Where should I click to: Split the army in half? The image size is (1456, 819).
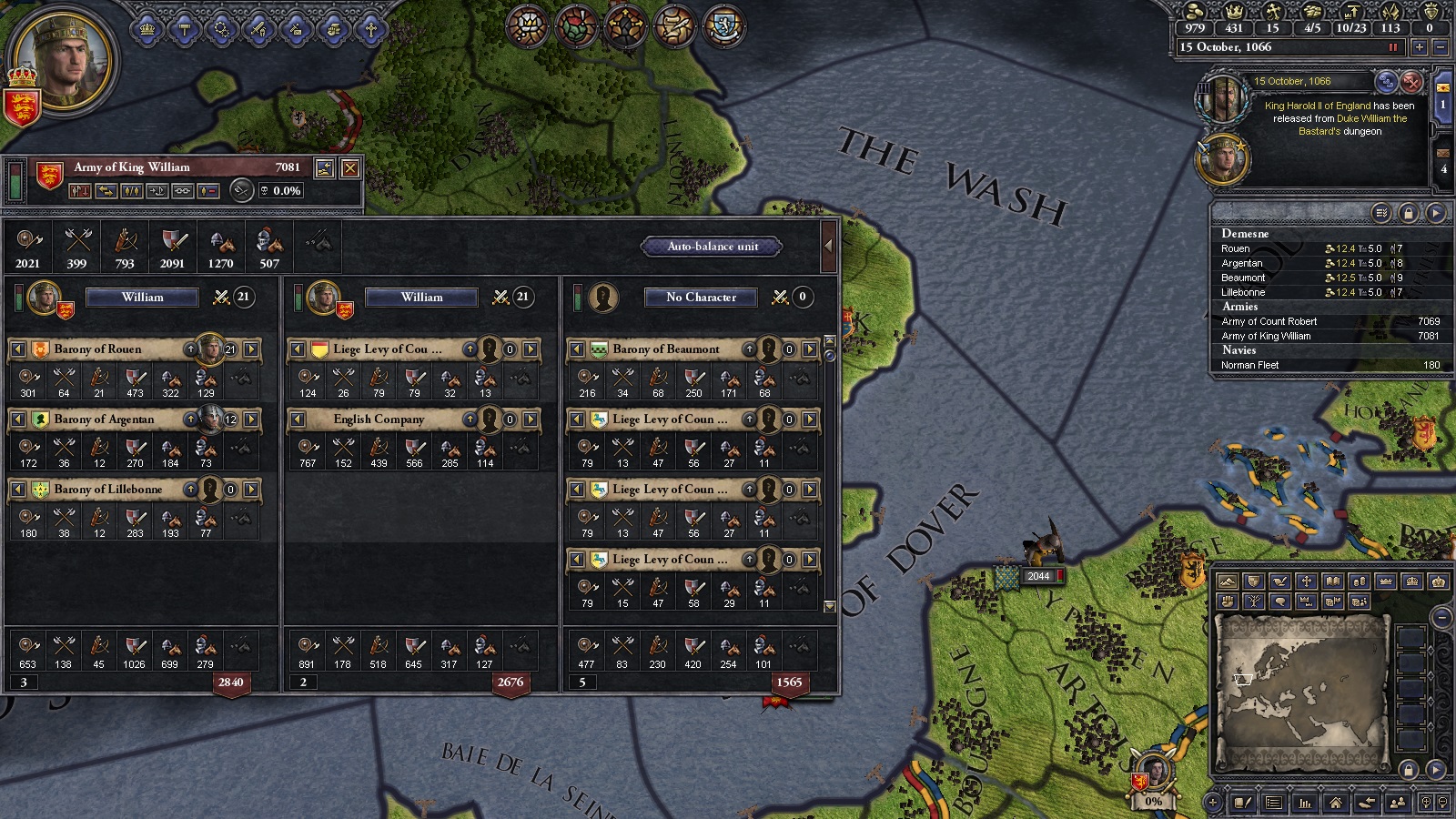click(132, 191)
